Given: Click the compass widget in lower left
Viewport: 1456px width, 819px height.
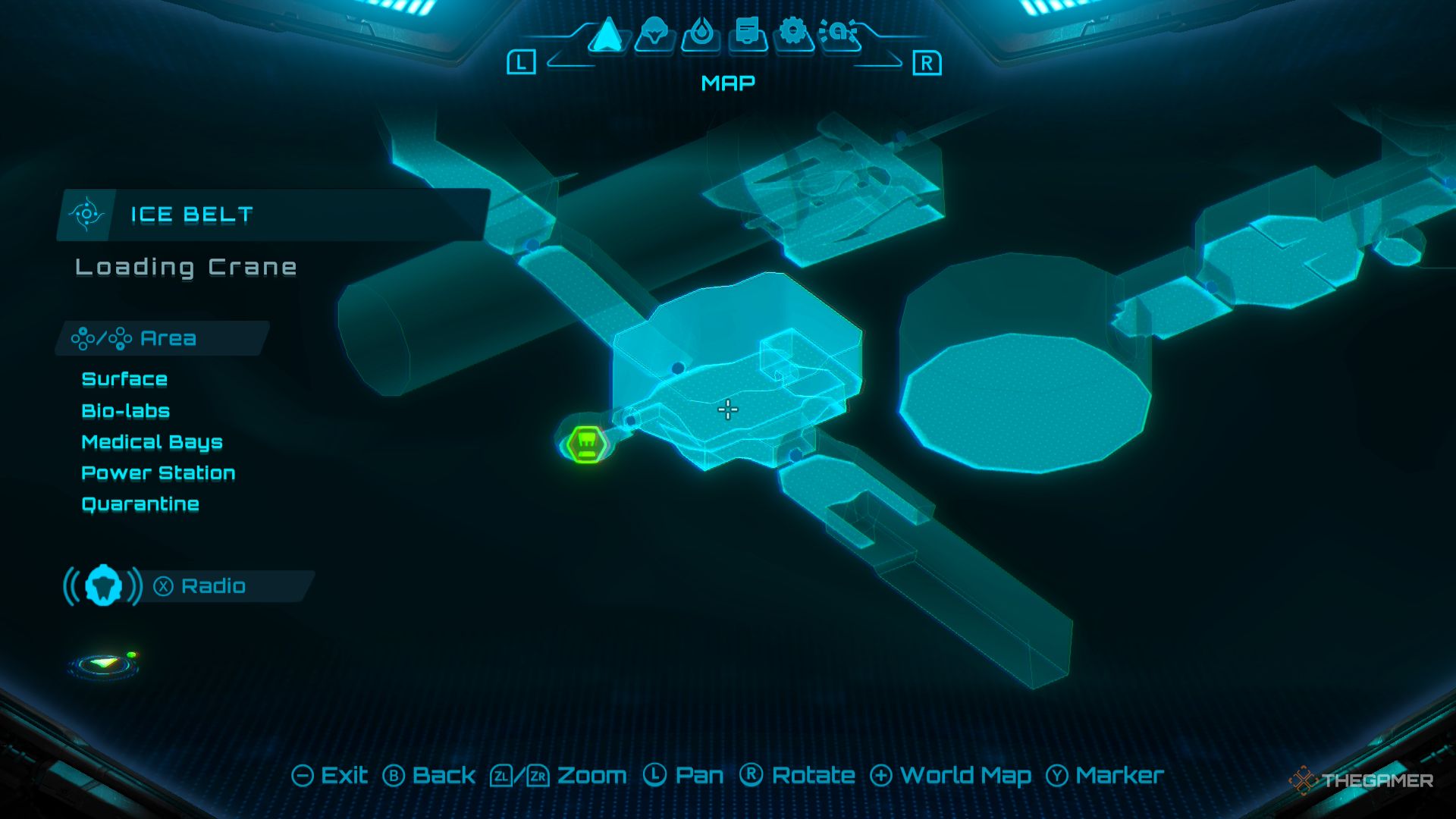Looking at the screenshot, I should pos(102,664).
